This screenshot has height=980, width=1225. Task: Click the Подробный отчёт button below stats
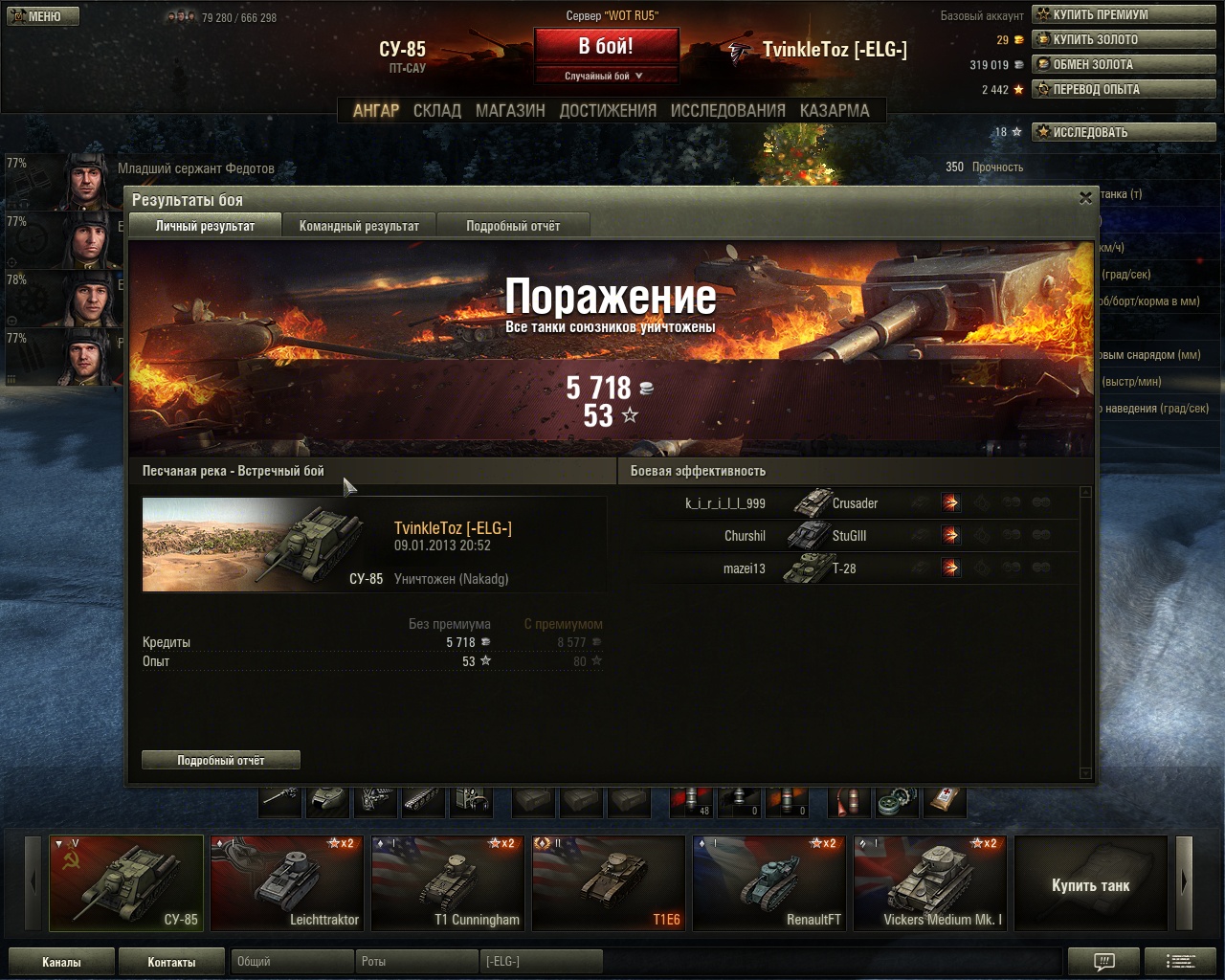coord(221,760)
